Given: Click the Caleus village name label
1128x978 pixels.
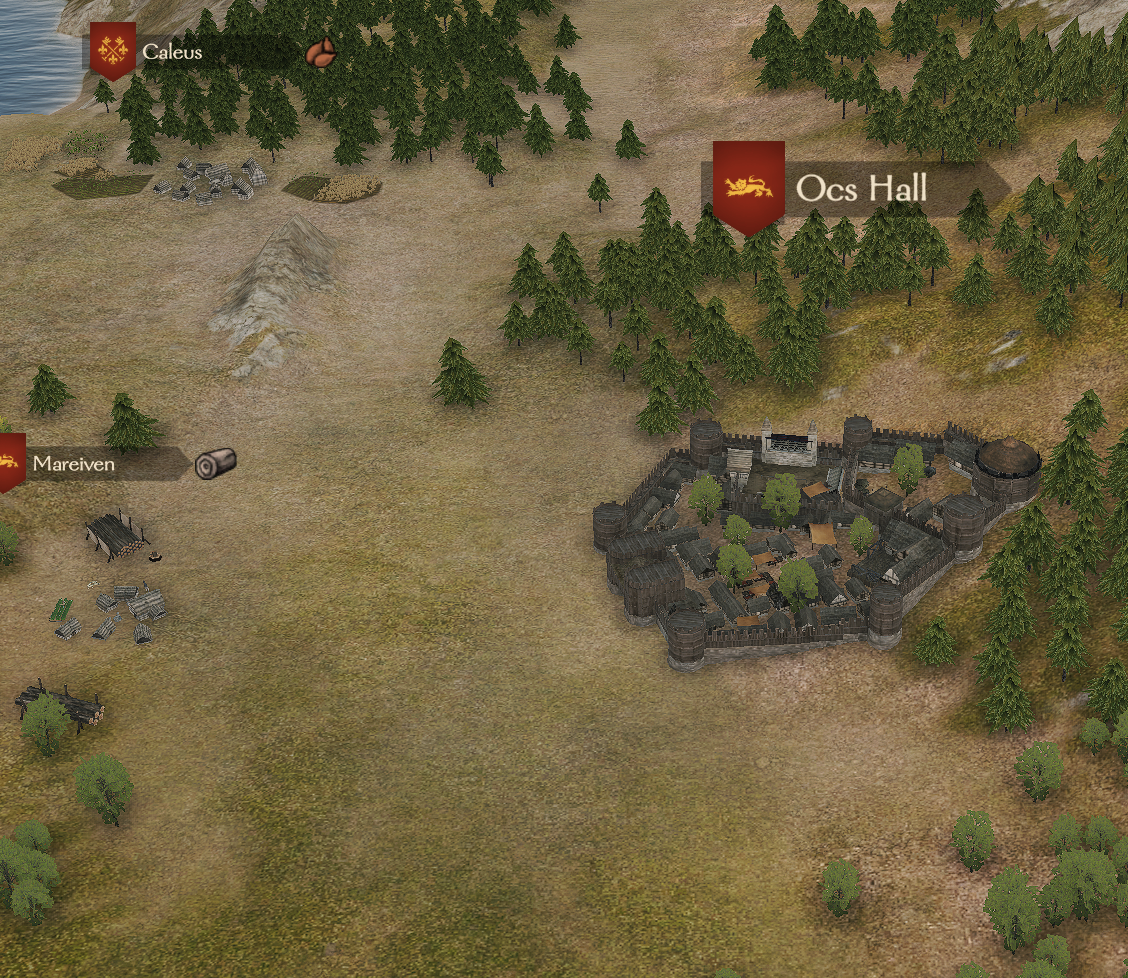Looking at the screenshot, I should [x=172, y=52].
